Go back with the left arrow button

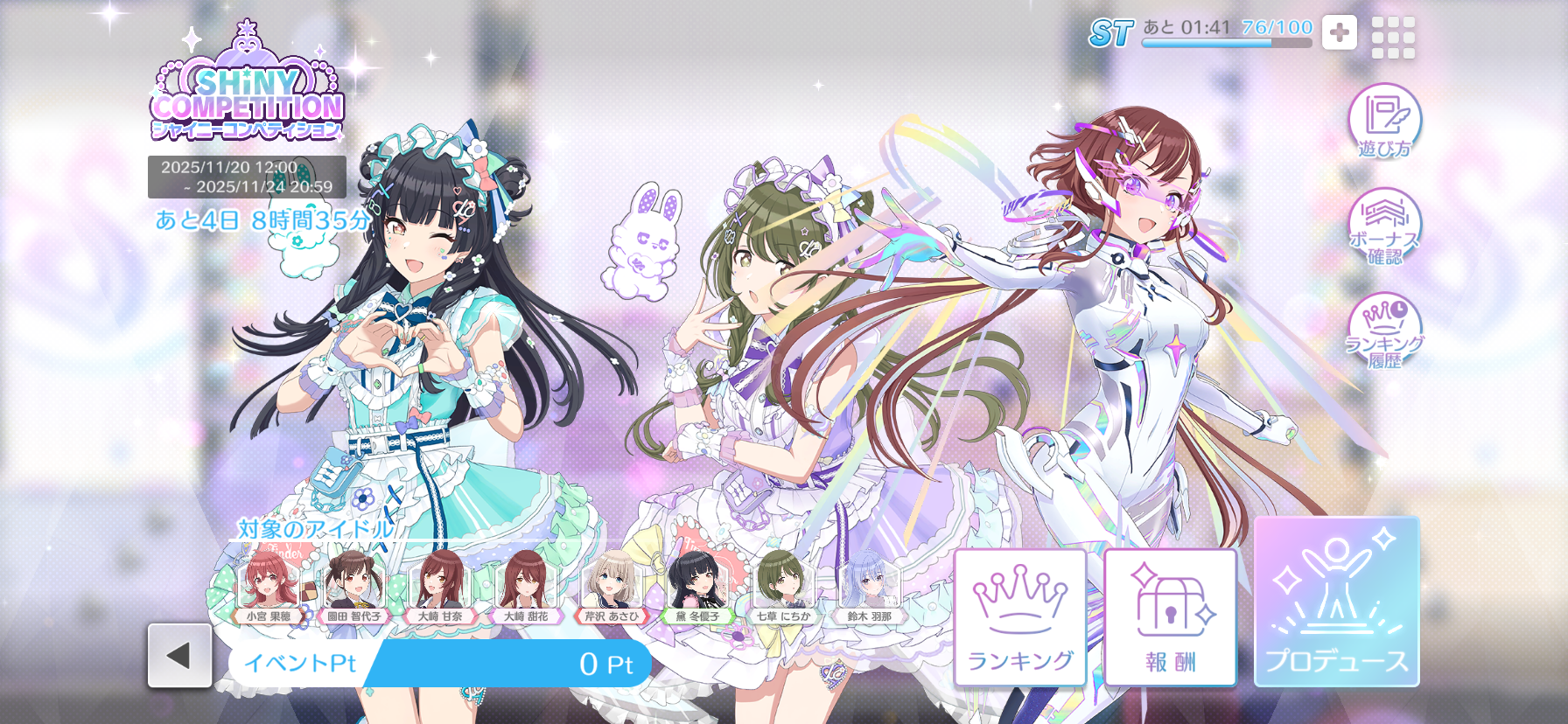pos(179,656)
